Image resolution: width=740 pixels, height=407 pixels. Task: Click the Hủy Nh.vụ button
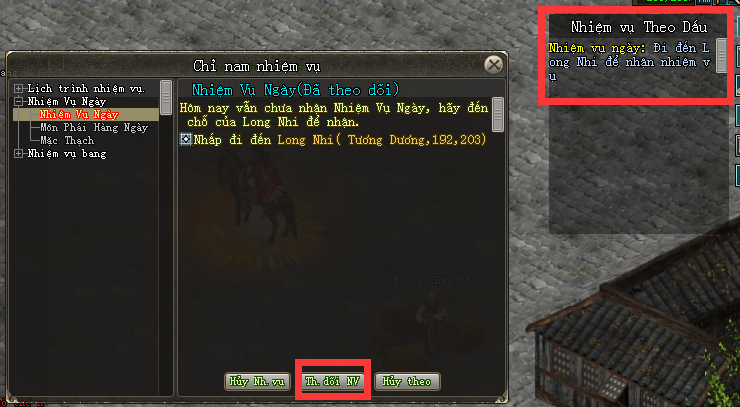click(258, 381)
